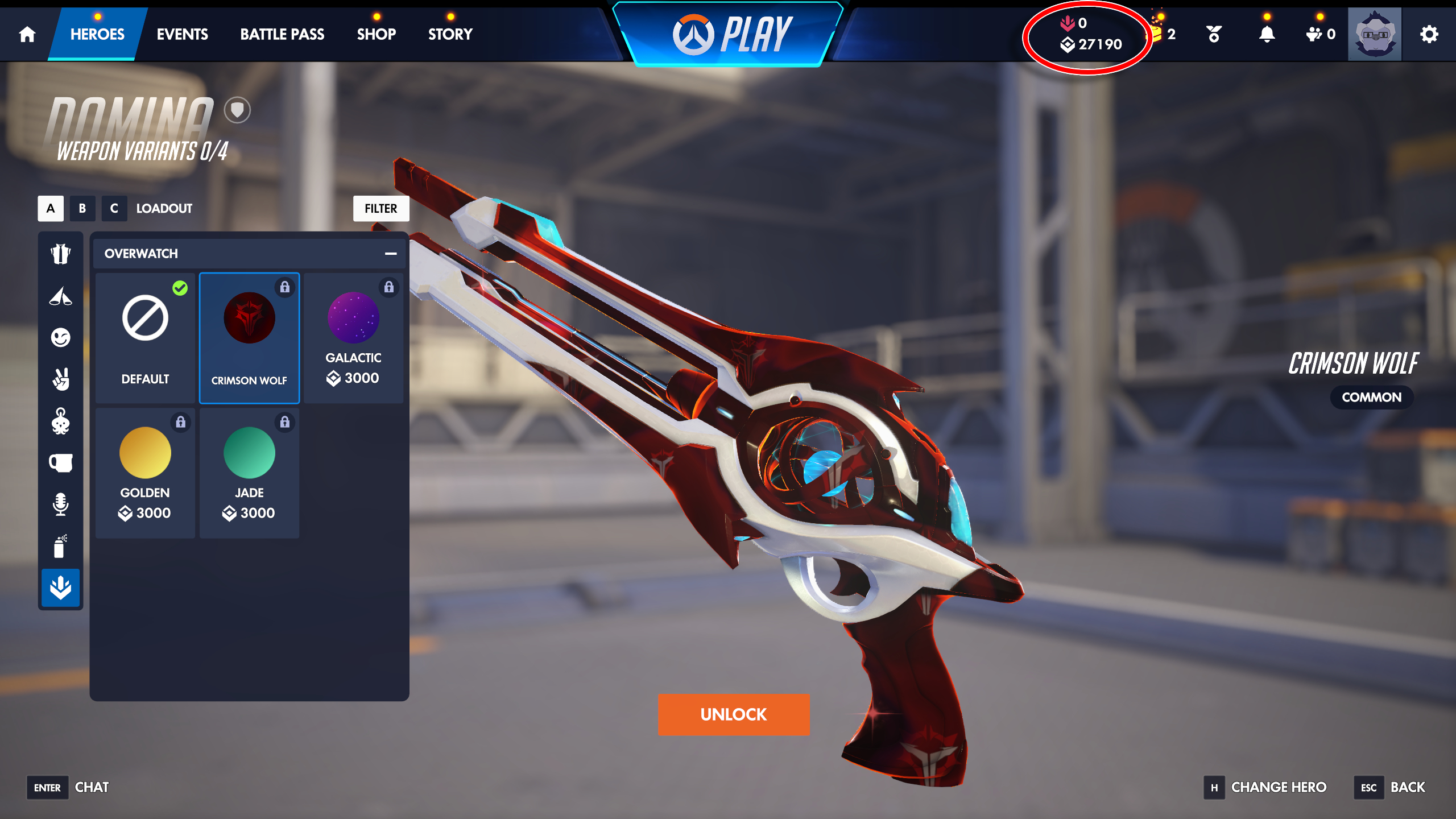Switch to the Shop tab
This screenshot has width=1456, height=819.
(377, 34)
